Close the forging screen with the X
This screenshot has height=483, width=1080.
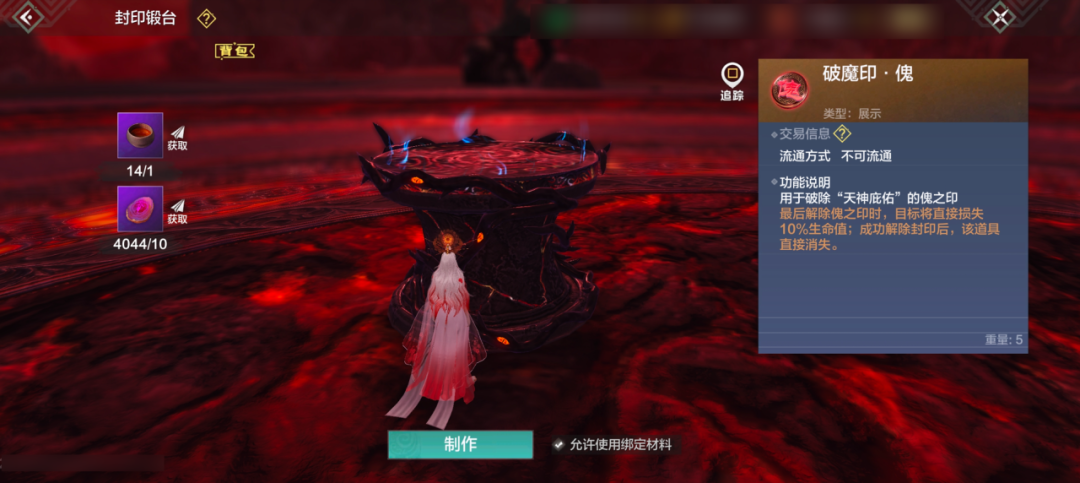(1000, 16)
